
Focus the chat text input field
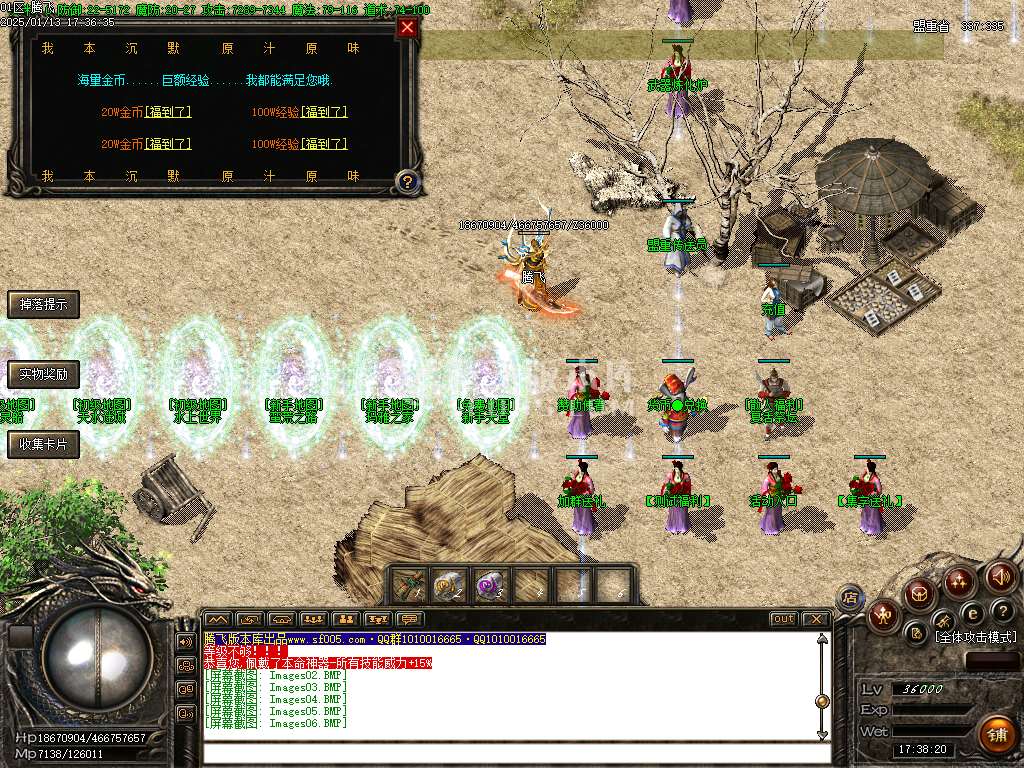(510, 752)
